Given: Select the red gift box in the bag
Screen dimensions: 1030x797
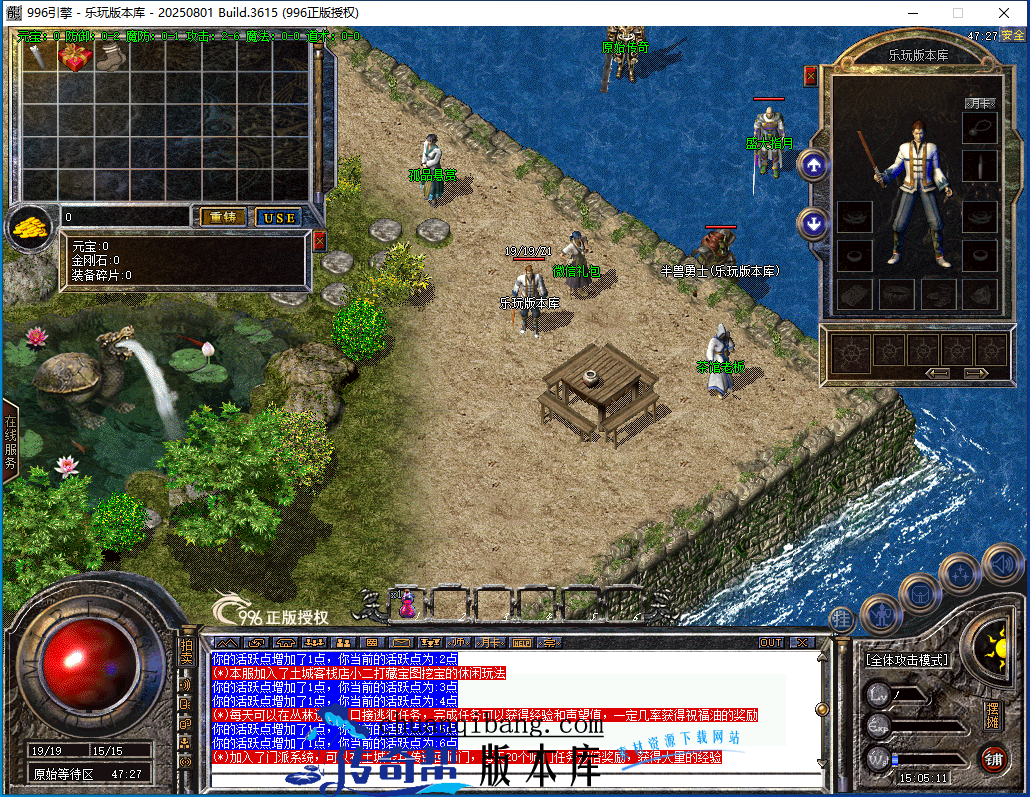Looking at the screenshot, I should coord(74,59).
